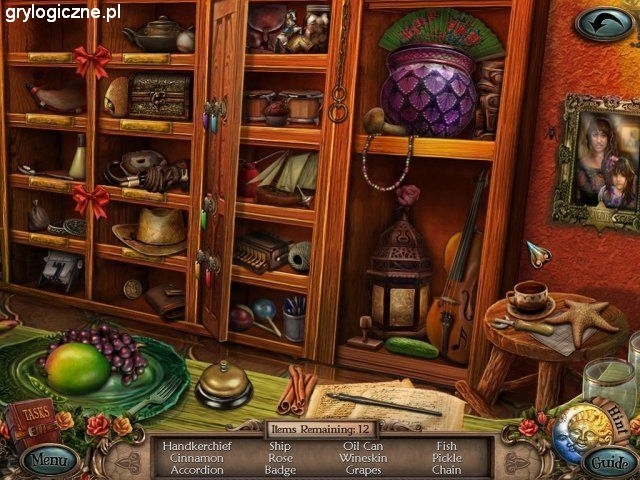Choose Fish from the item list
Screen dimensions: 640x480
pos(446,446)
